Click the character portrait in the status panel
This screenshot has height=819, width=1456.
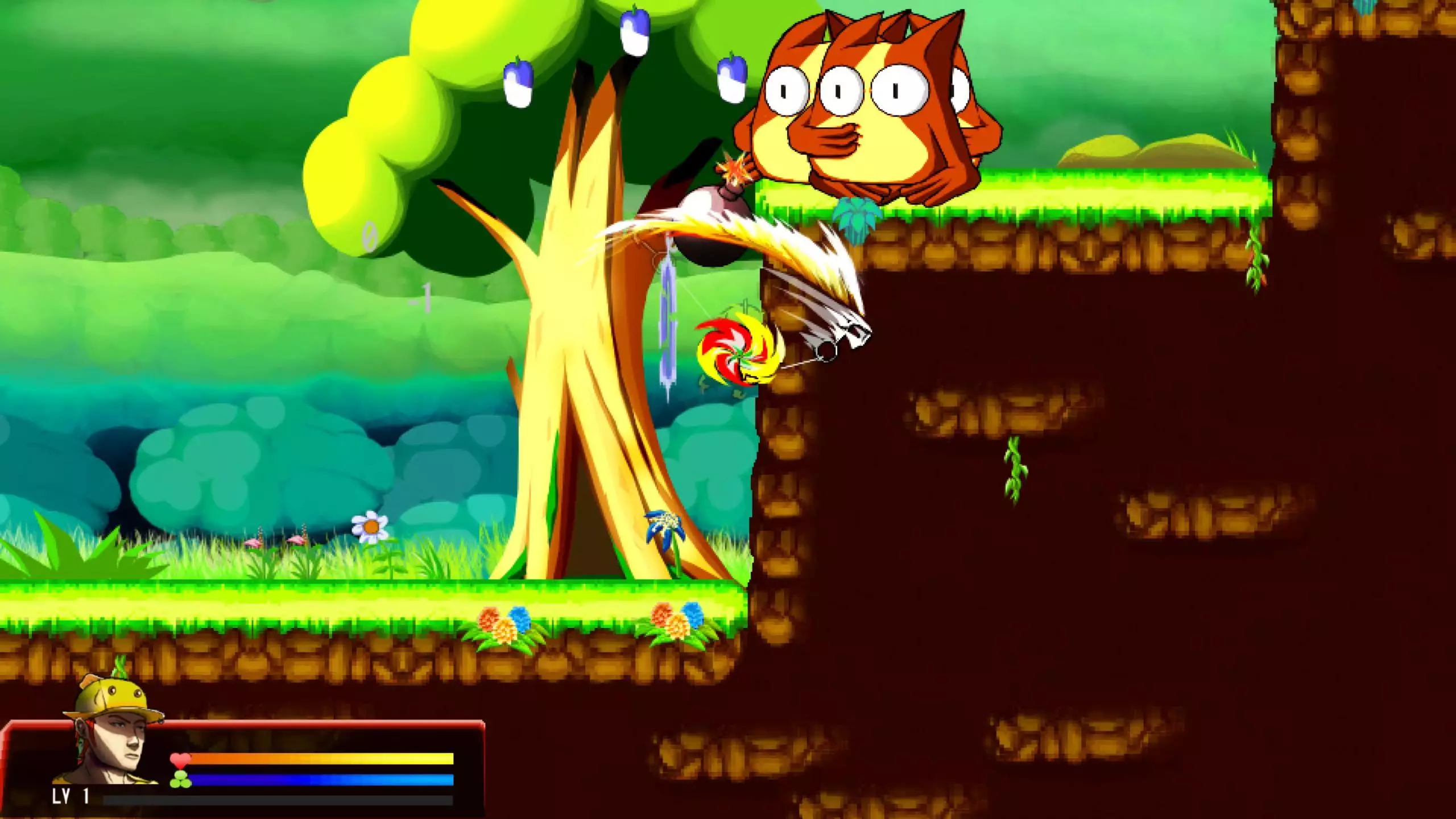point(111,734)
